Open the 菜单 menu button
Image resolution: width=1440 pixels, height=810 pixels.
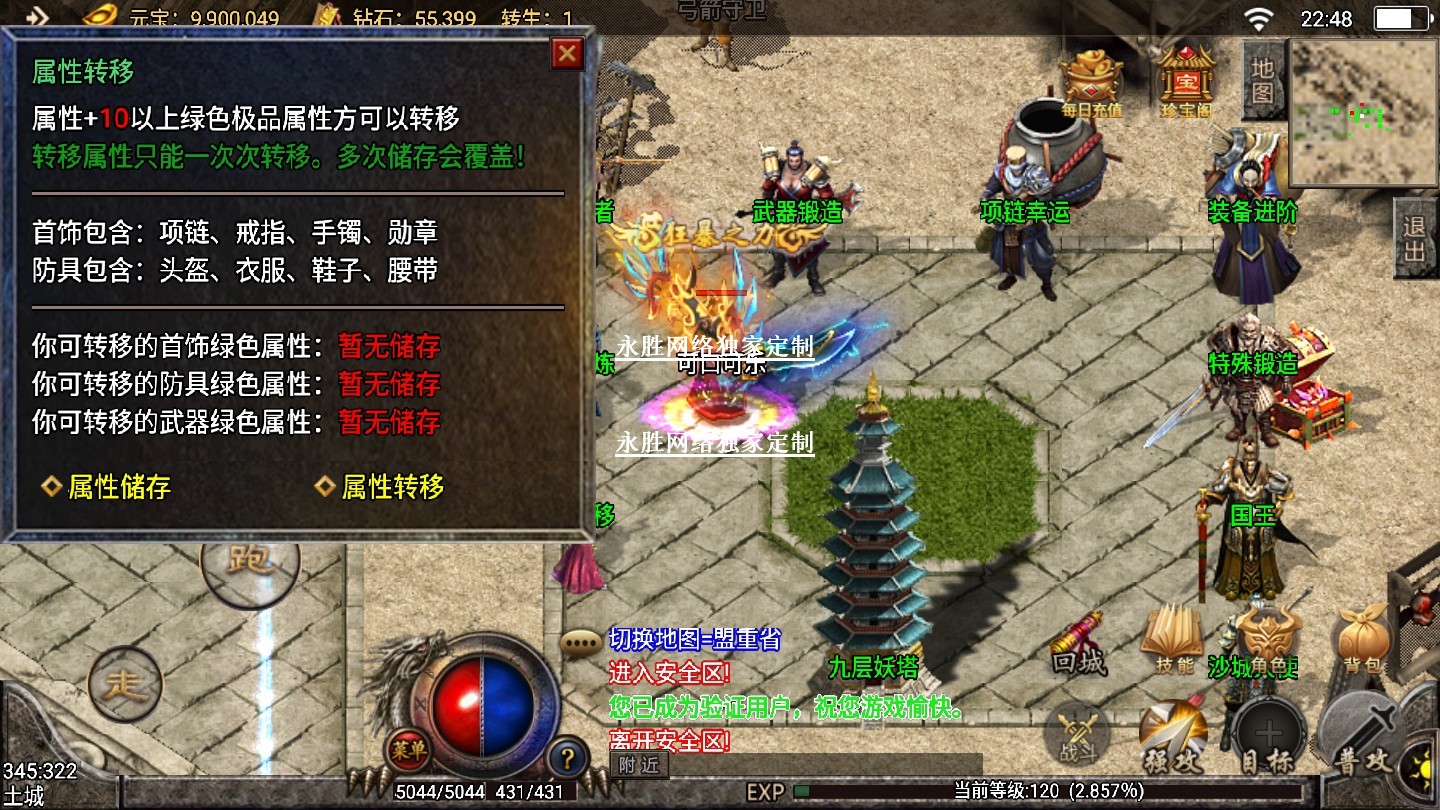(409, 747)
